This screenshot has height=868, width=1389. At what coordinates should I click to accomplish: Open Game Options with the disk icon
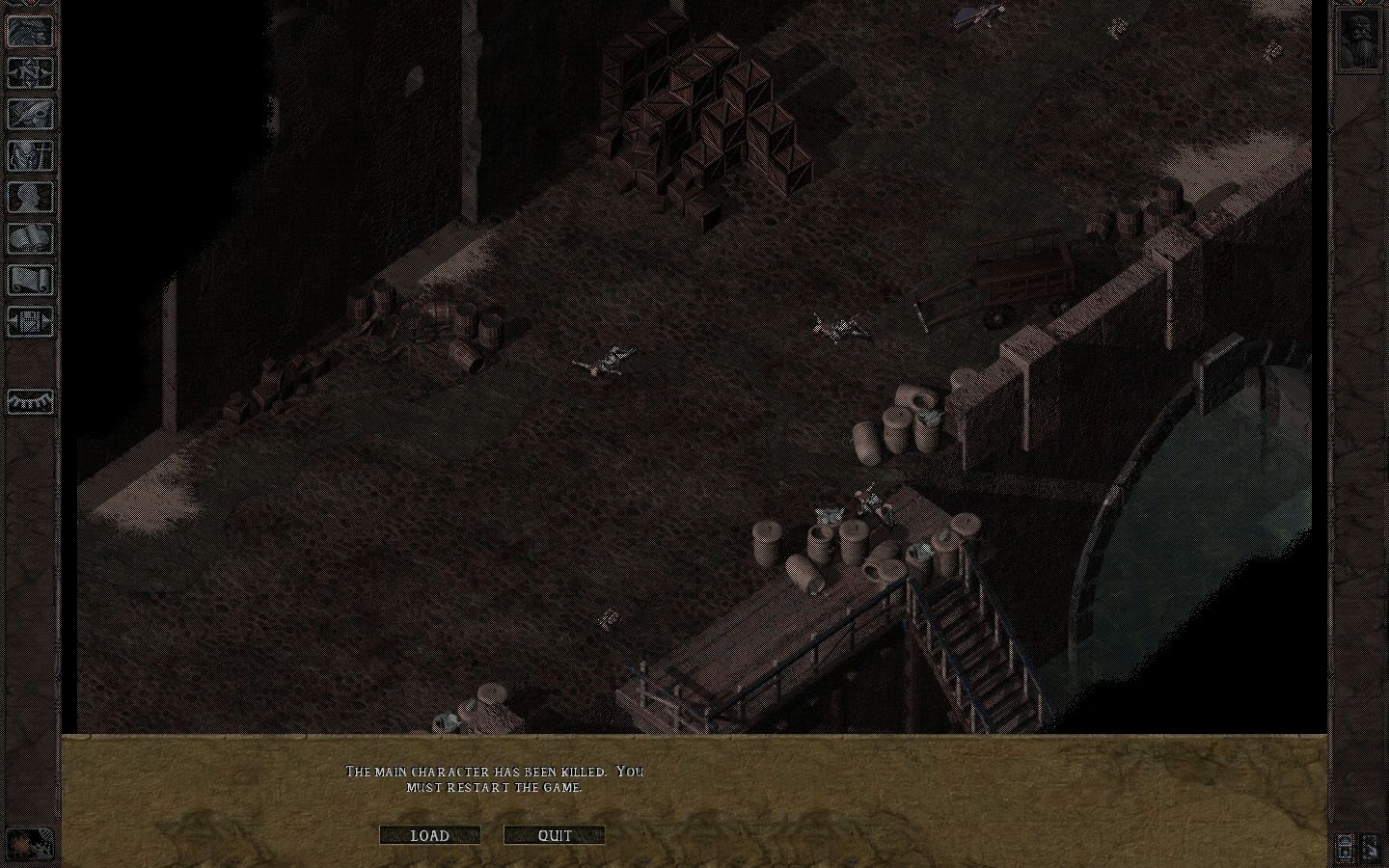pyautogui.click(x=31, y=322)
